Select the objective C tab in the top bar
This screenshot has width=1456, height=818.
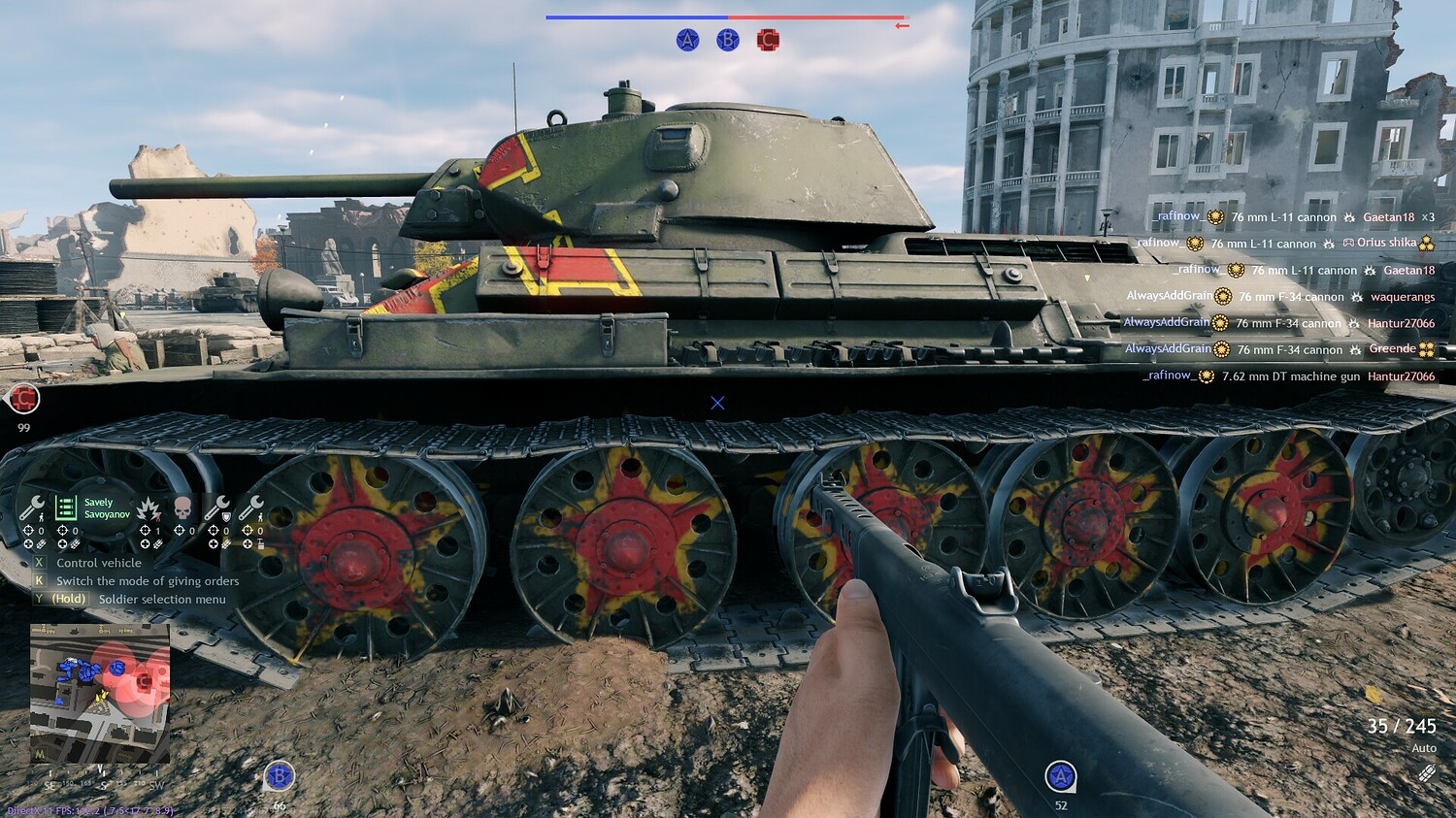[769, 41]
